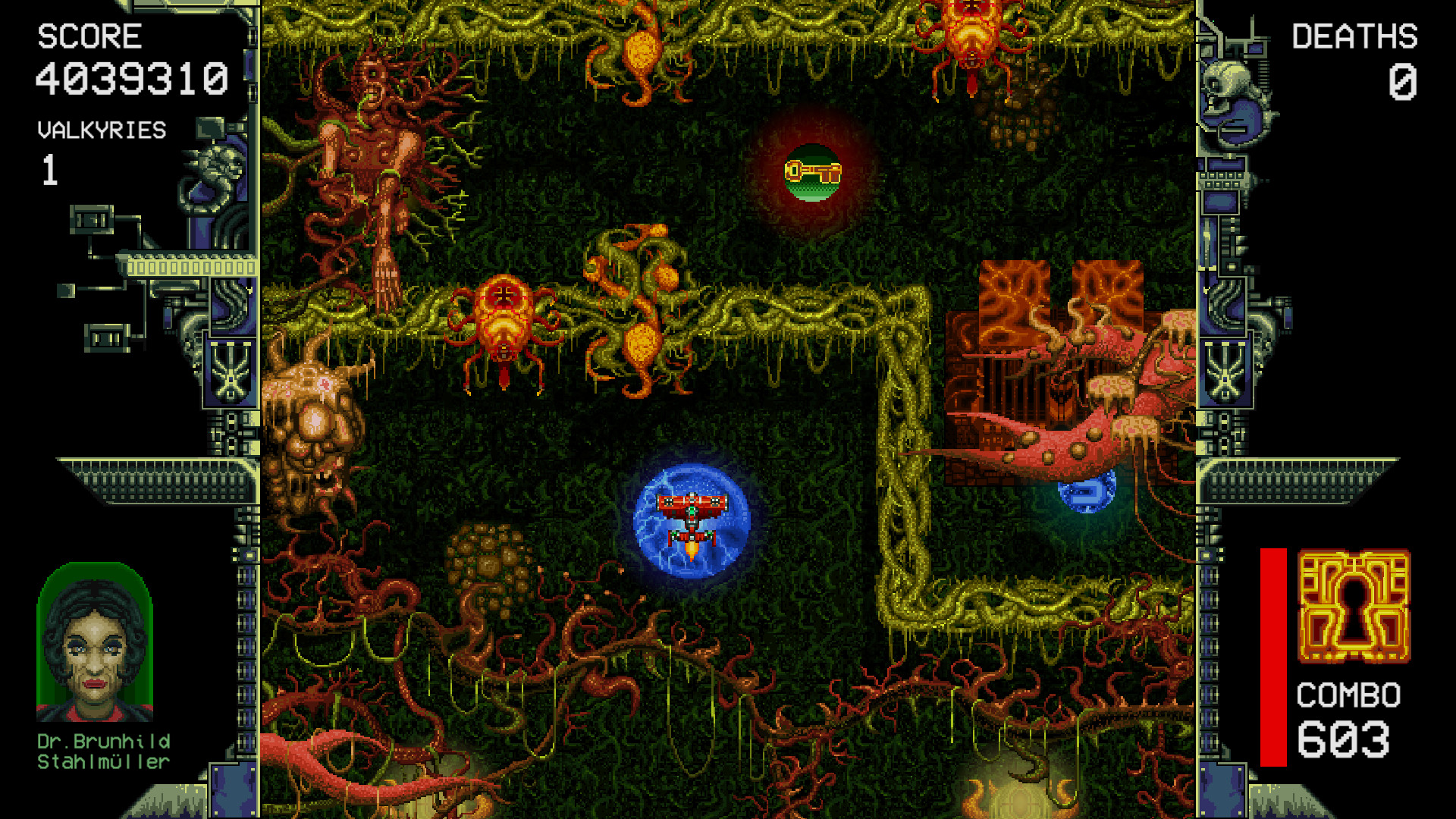Viewport: 1456px width, 819px height.
Task: Collect the golden key pickup orb
Action: point(813,171)
